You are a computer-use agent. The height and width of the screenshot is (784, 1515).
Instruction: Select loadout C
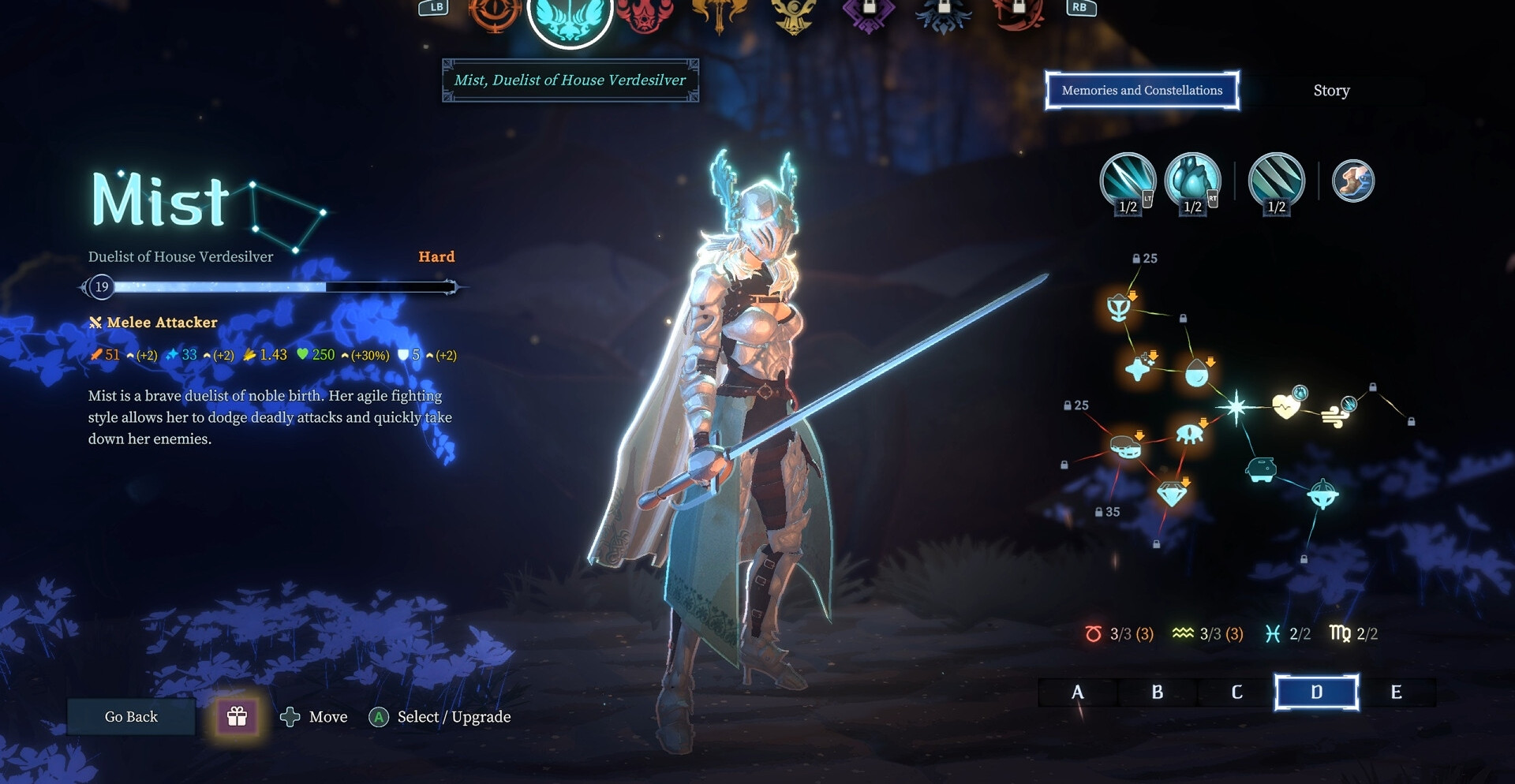coord(1236,693)
